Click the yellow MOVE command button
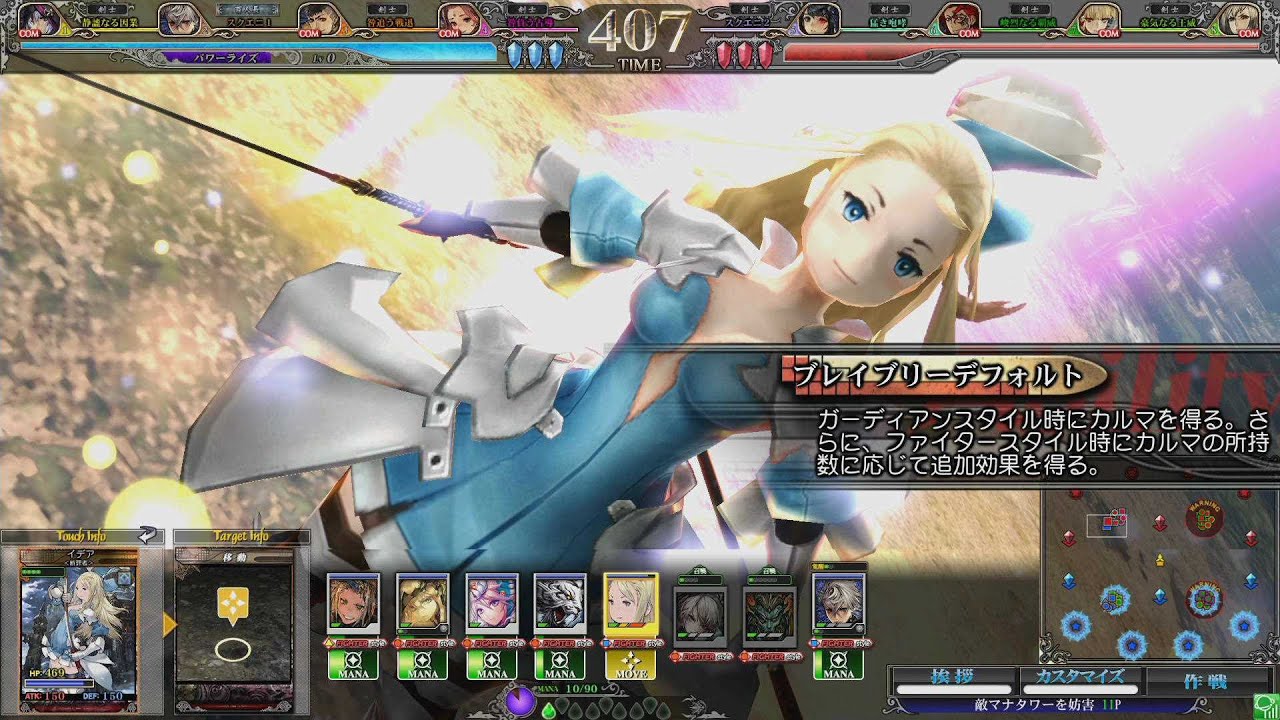 click(x=631, y=665)
